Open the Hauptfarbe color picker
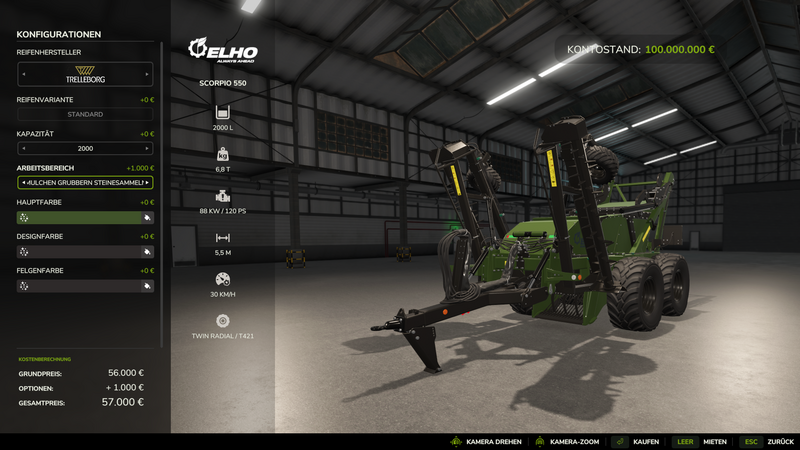The width and height of the screenshot is (800, 450). click(x=85, y=217)
